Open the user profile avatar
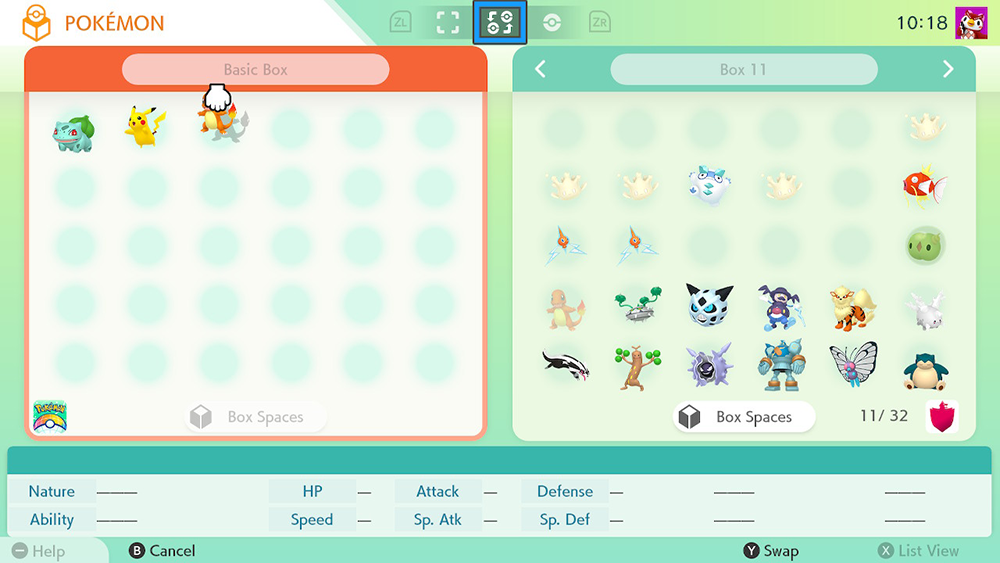This screenshot has width=1000, height=563. pos(971,22)
